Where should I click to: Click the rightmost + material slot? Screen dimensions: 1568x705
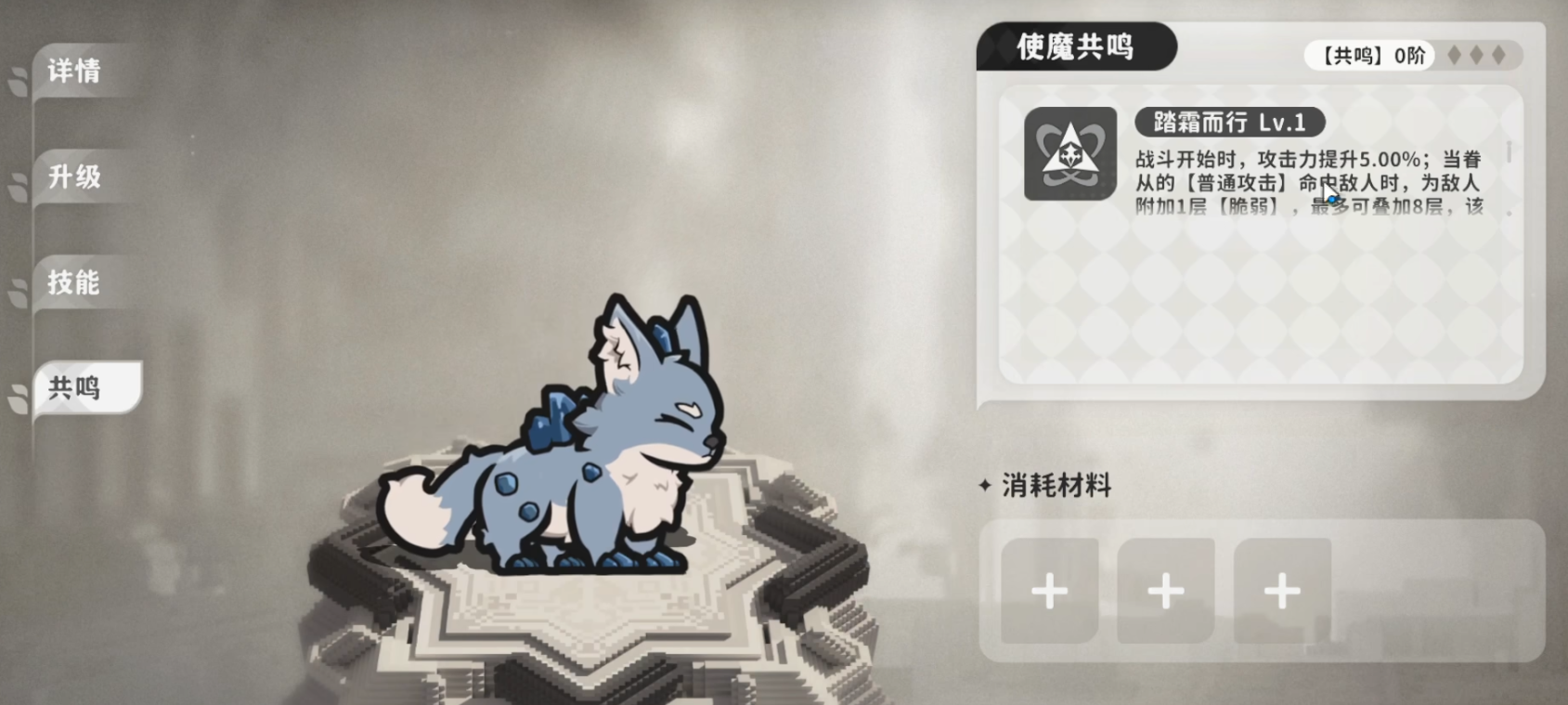(1281, 592)
